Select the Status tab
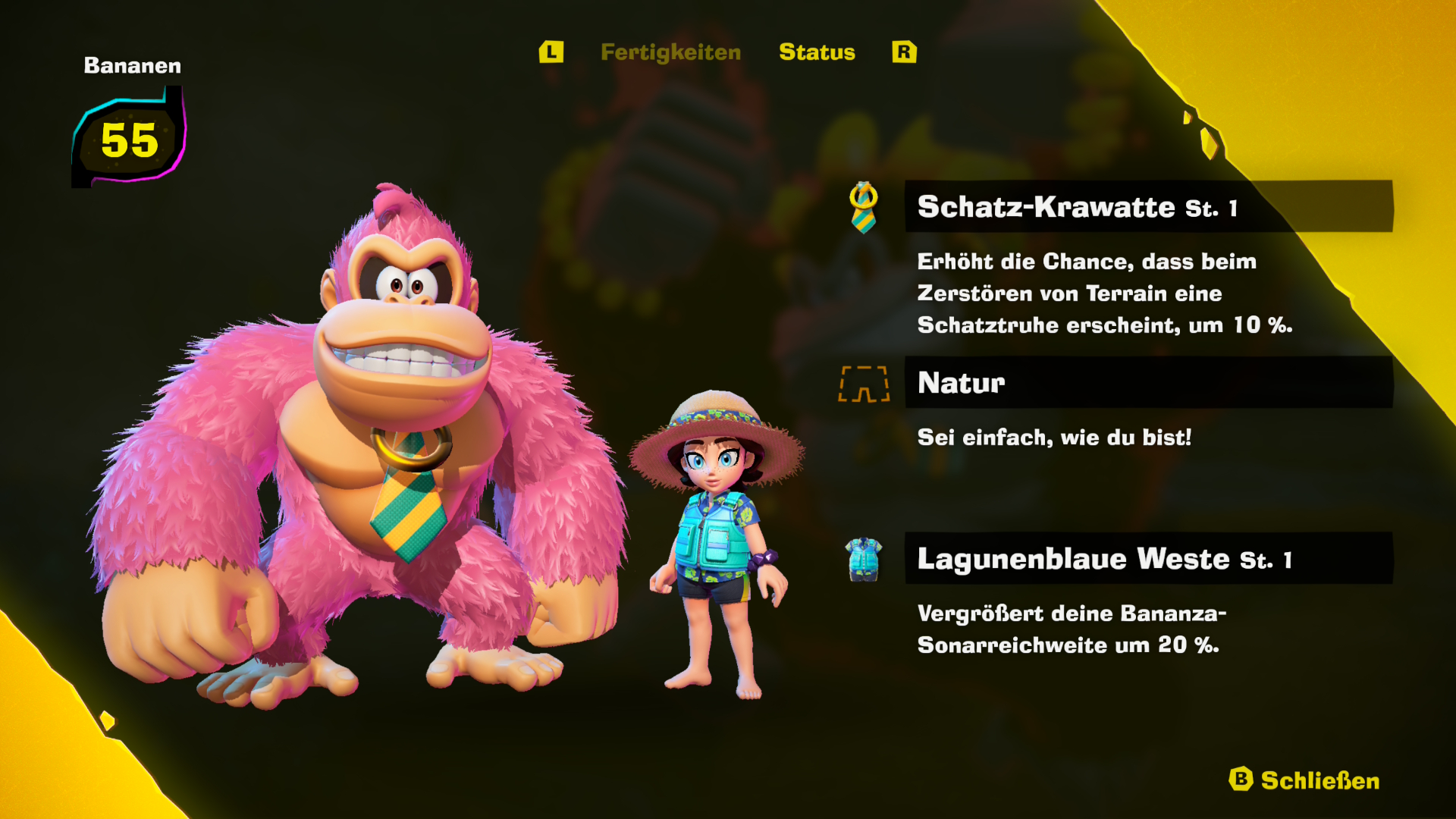The image size is (1456, 819). pyautogui.click(x=817, y=52)
